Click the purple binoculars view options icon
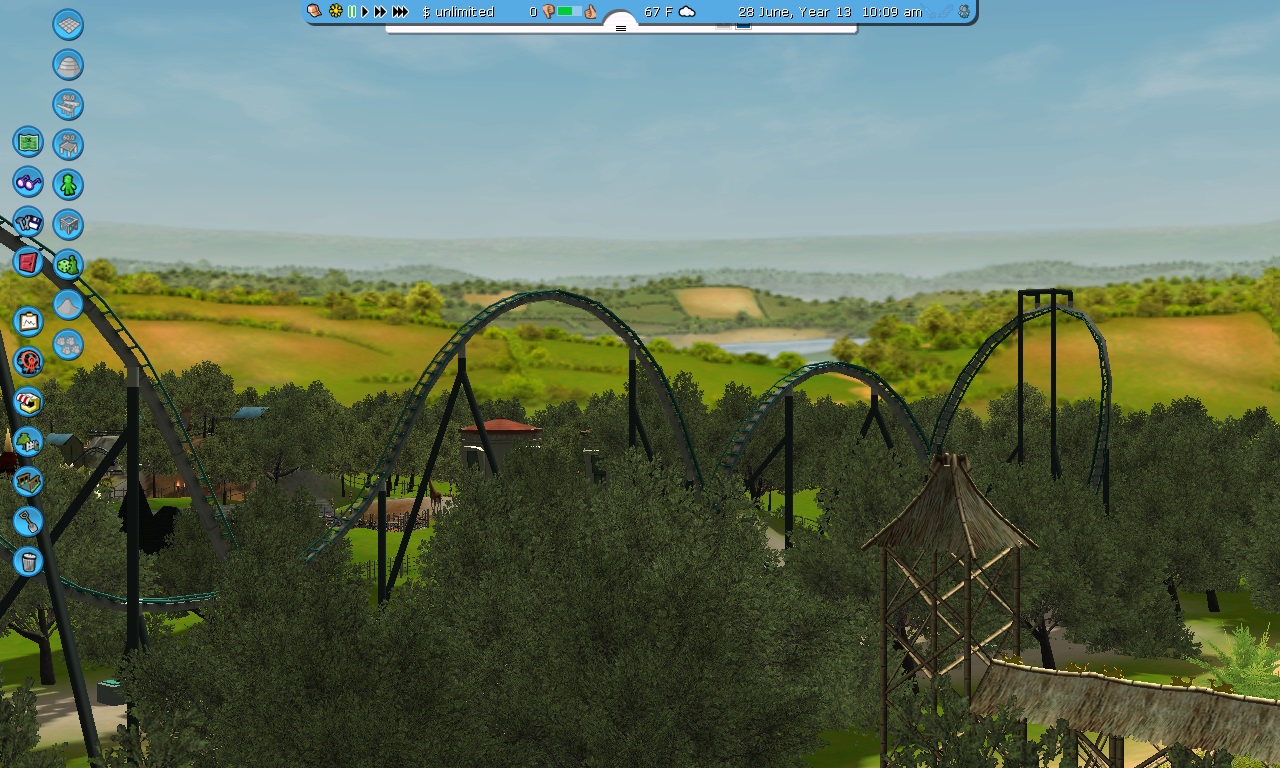 (28, 183)
